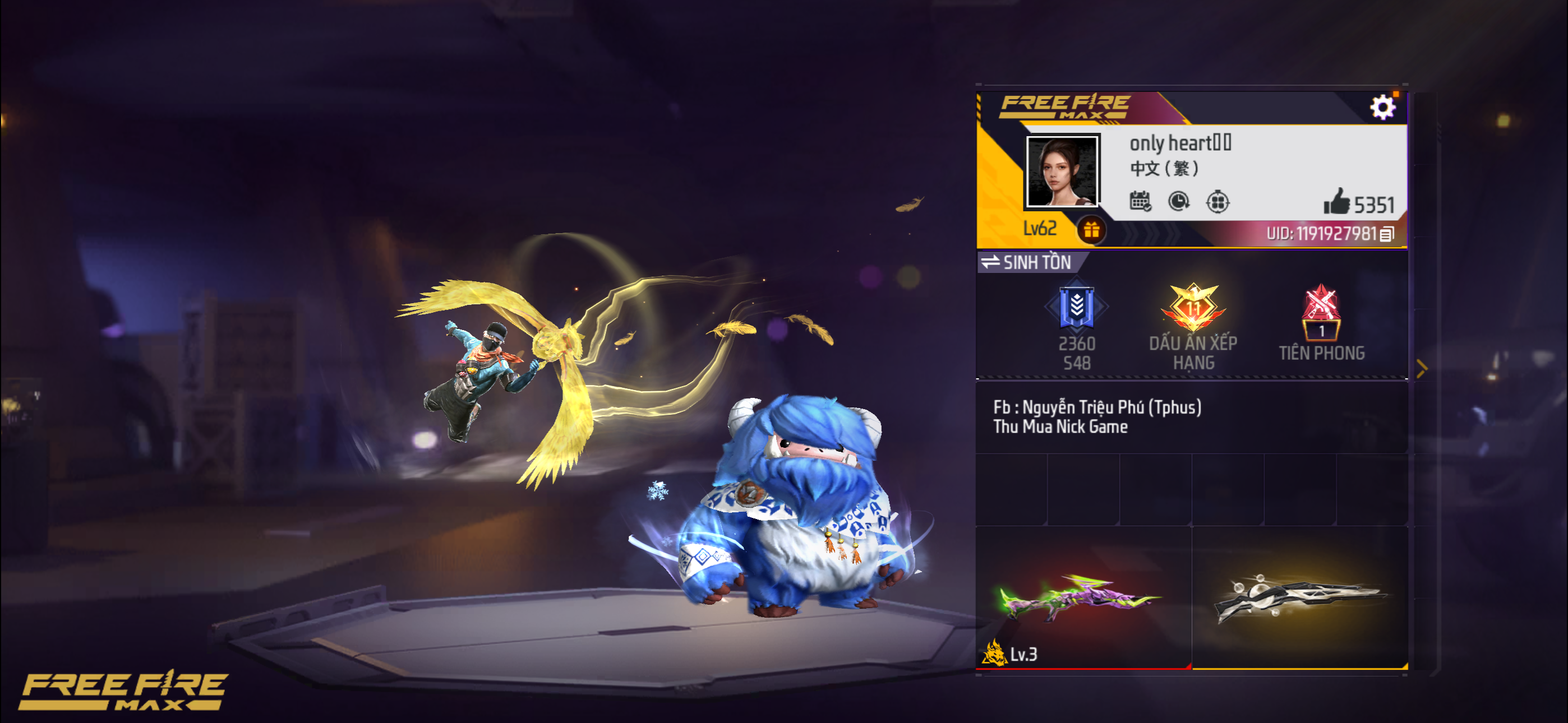Copy the UID with the copy icon
This screenshot has height=723, width=1568.
point(1387,234)
